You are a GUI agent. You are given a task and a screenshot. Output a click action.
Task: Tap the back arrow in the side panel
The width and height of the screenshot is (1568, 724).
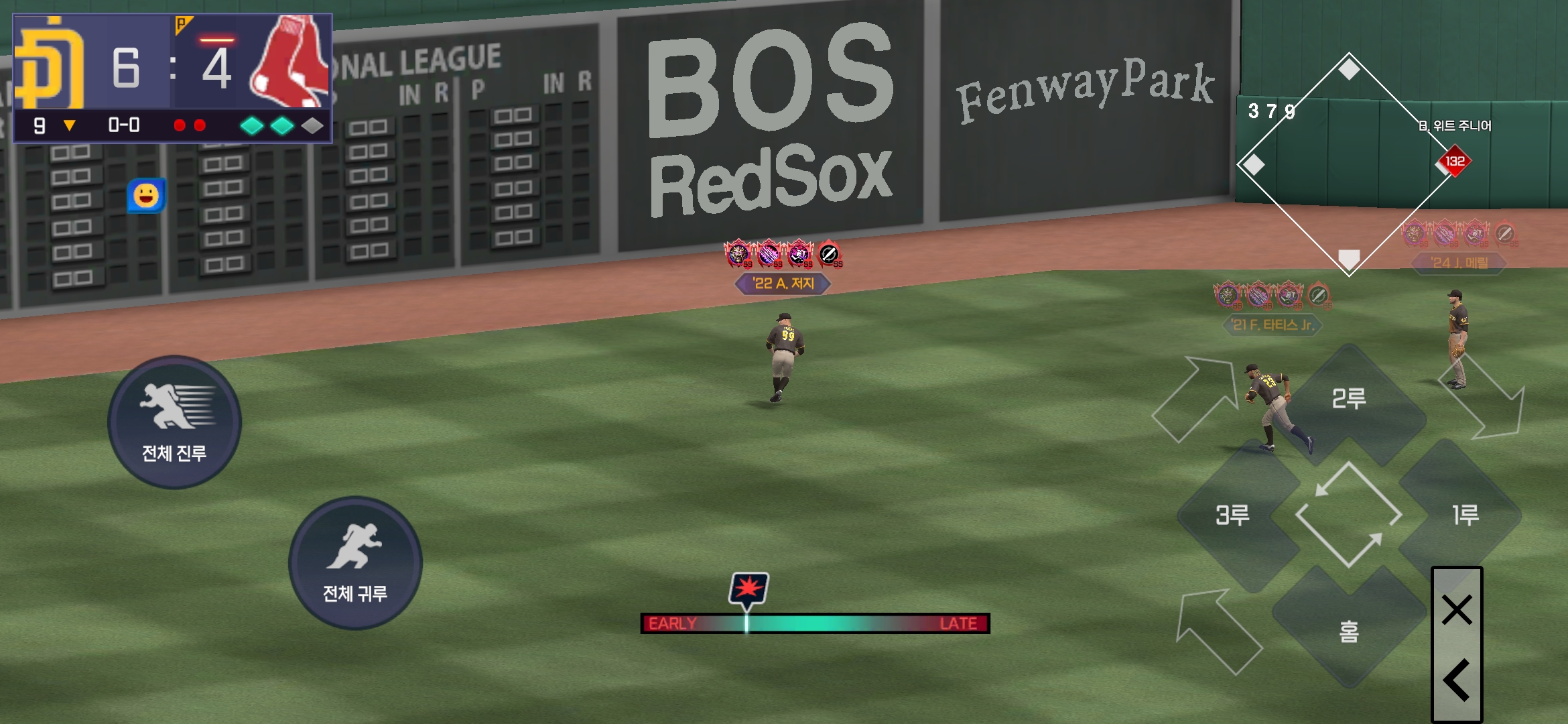(1457, 680)
